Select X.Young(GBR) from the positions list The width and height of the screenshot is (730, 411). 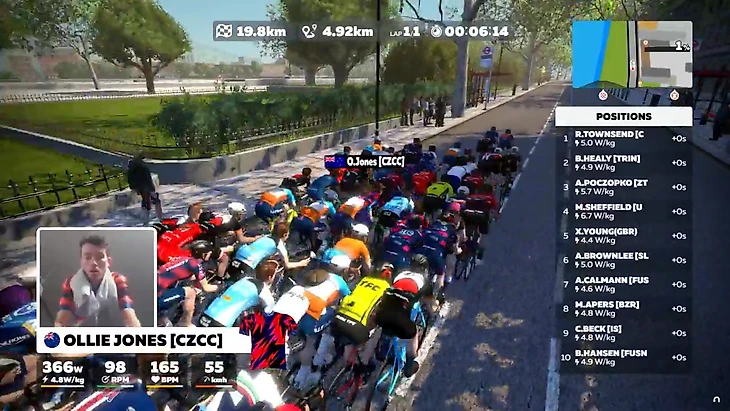pos(623,235)
